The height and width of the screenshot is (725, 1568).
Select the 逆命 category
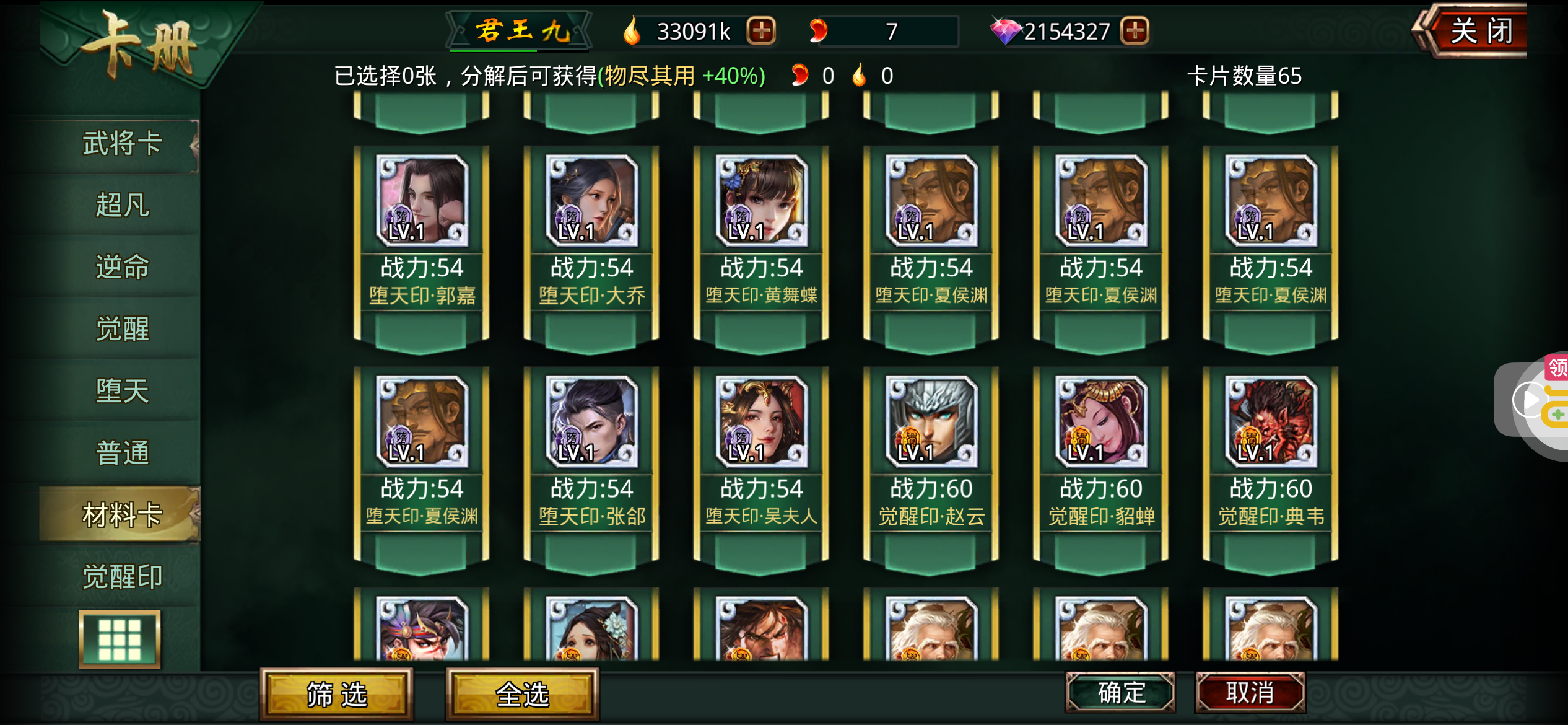pos(122,267)
